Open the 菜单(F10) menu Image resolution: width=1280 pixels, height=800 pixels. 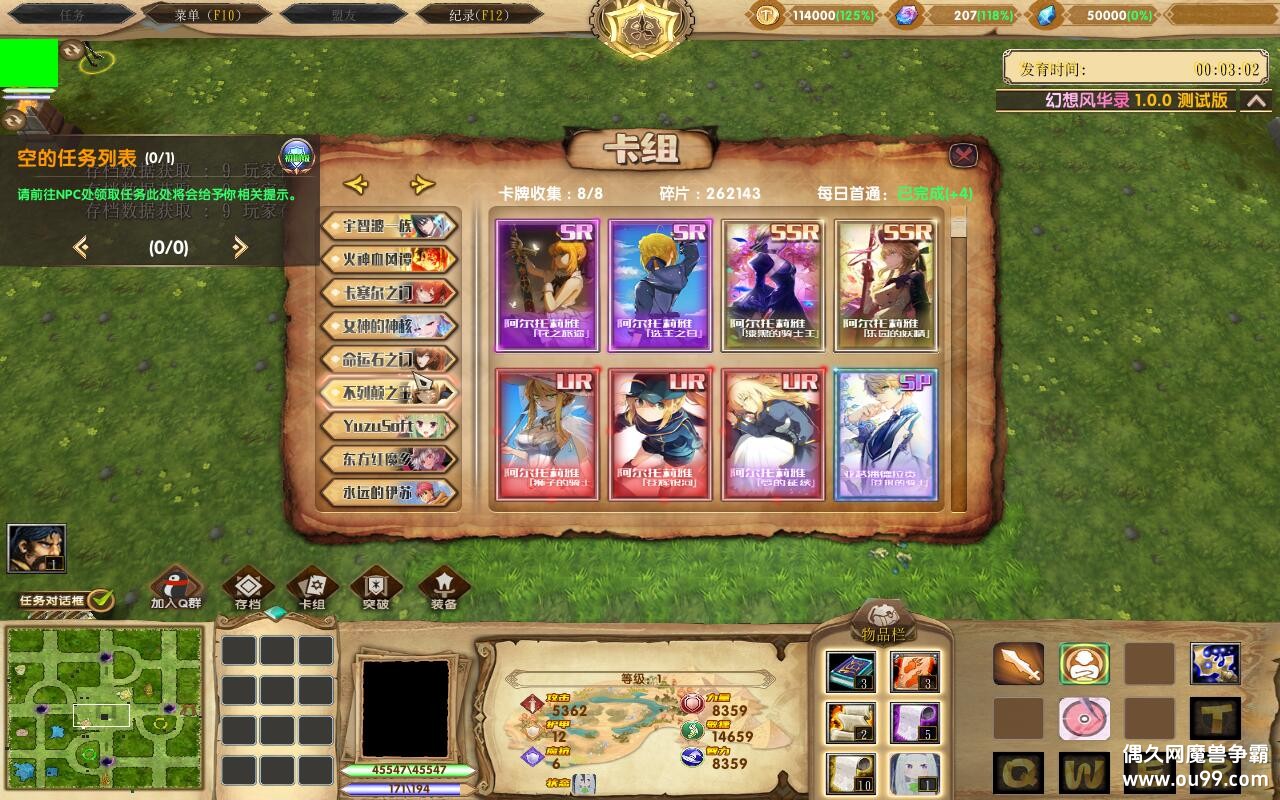207,15
